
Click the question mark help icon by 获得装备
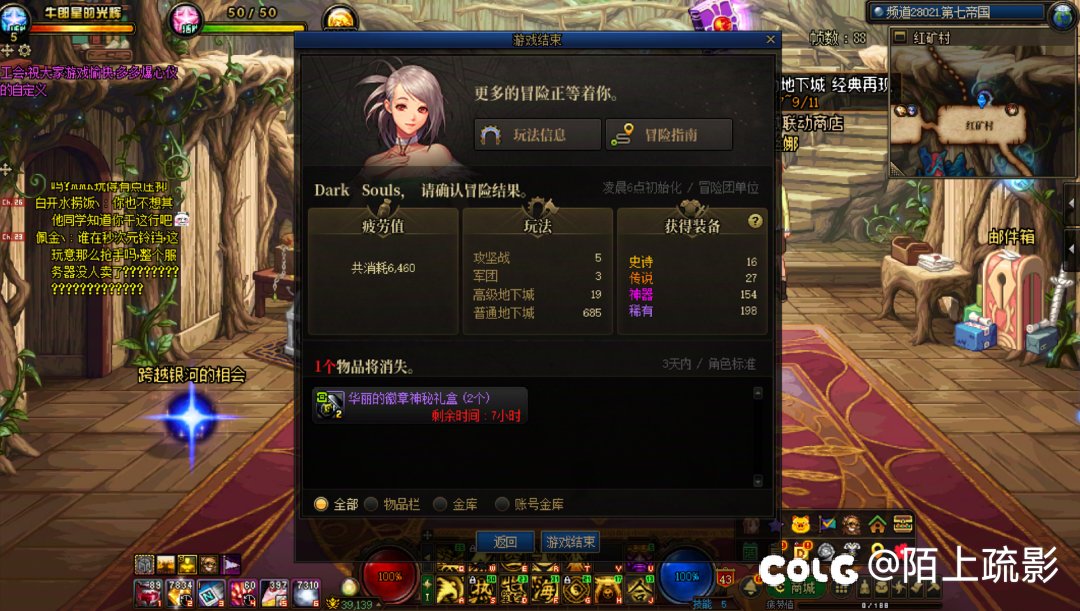click(755, 222)
